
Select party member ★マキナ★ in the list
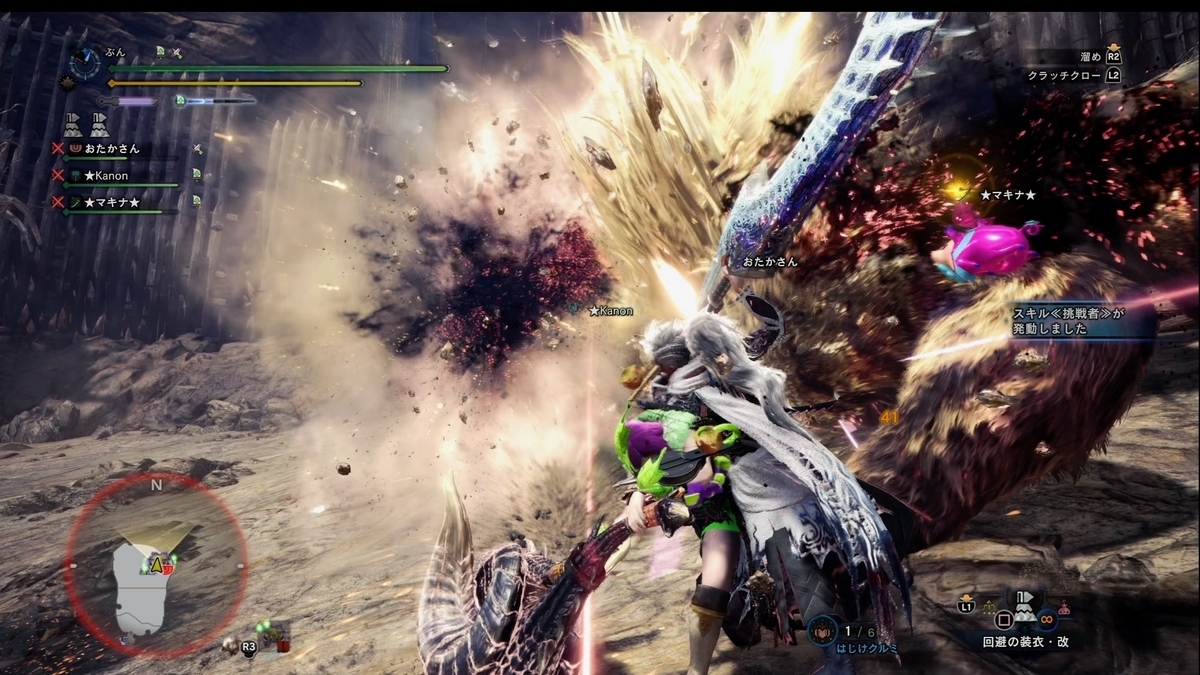coord(111,203)
